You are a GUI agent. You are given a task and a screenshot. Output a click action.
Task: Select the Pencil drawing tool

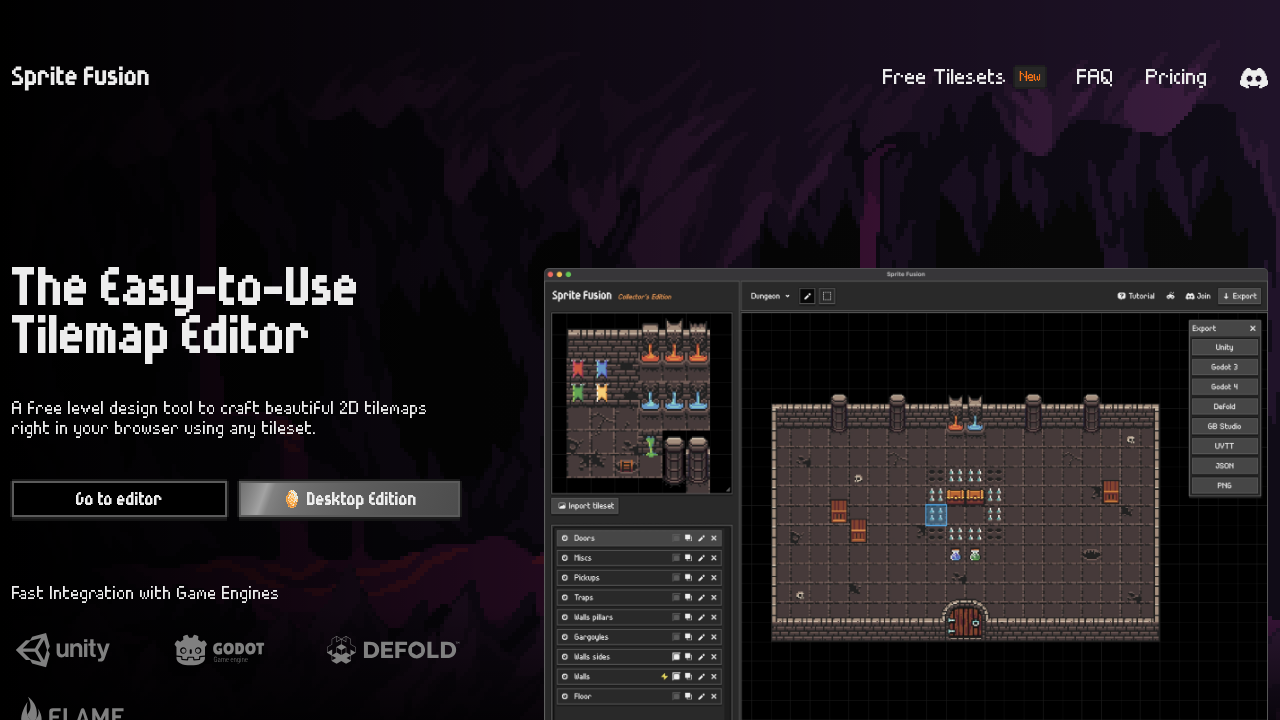807,296
